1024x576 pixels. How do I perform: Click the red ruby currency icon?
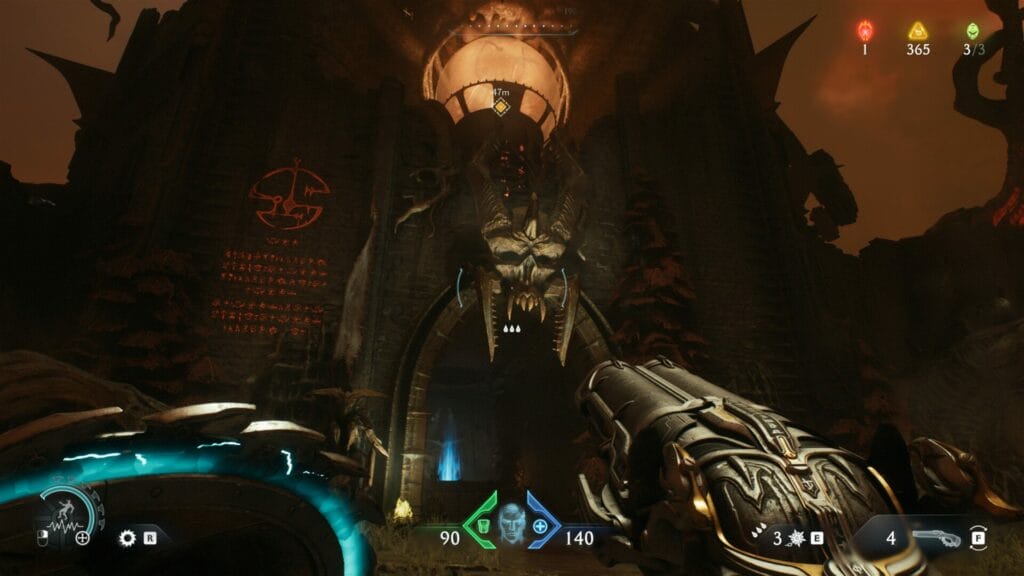pos(866,30)
